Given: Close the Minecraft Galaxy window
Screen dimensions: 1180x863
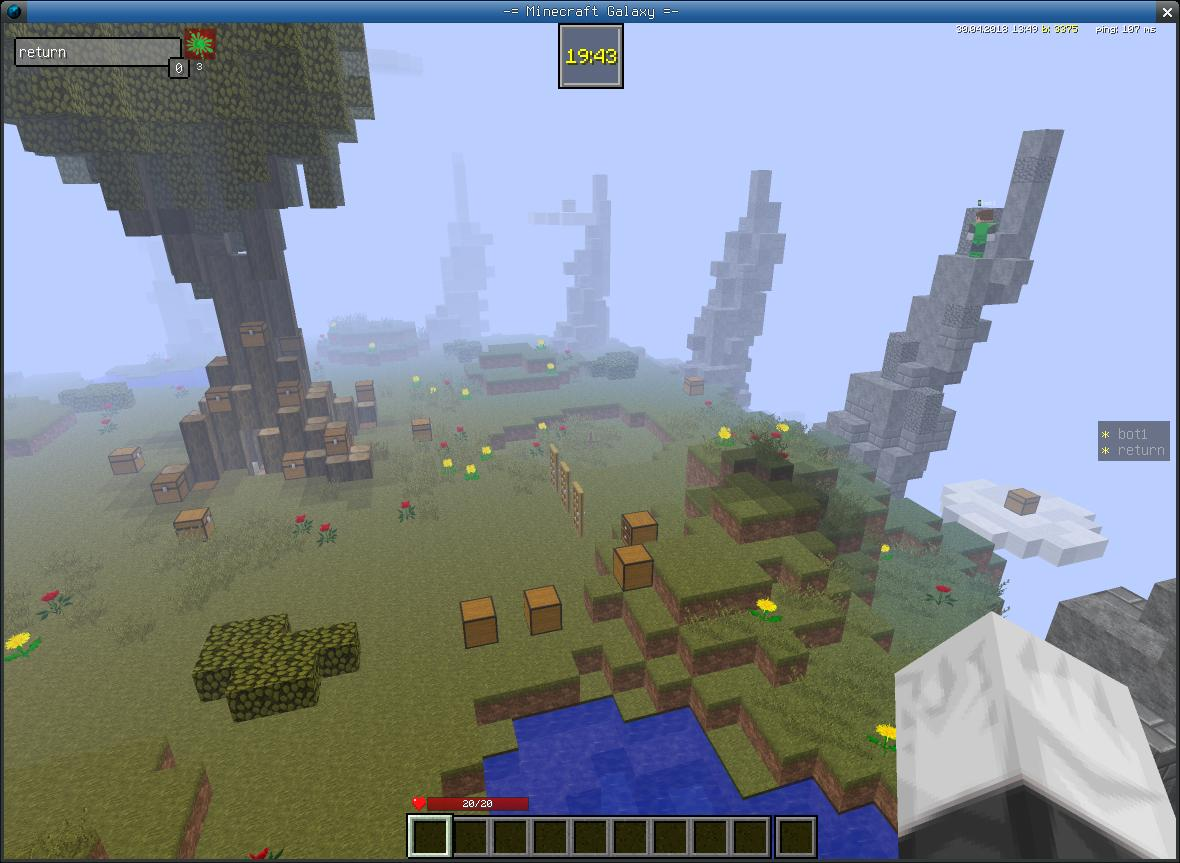Looking at the screenshot, I should pos(1166,12).
